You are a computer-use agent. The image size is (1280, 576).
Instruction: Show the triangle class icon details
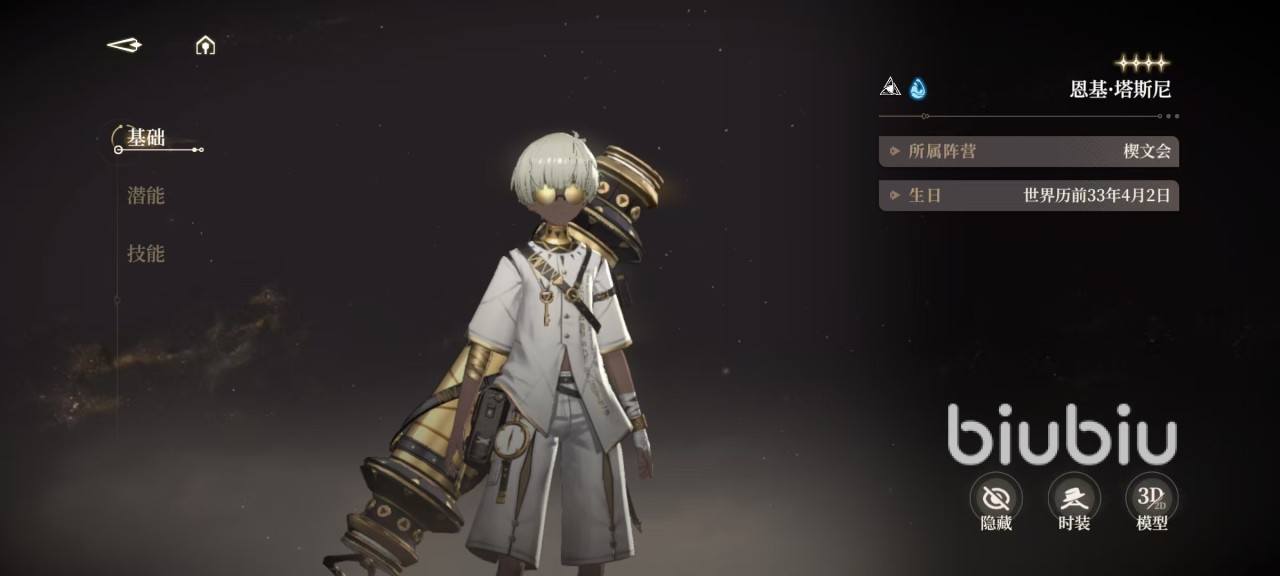(890, 88)
